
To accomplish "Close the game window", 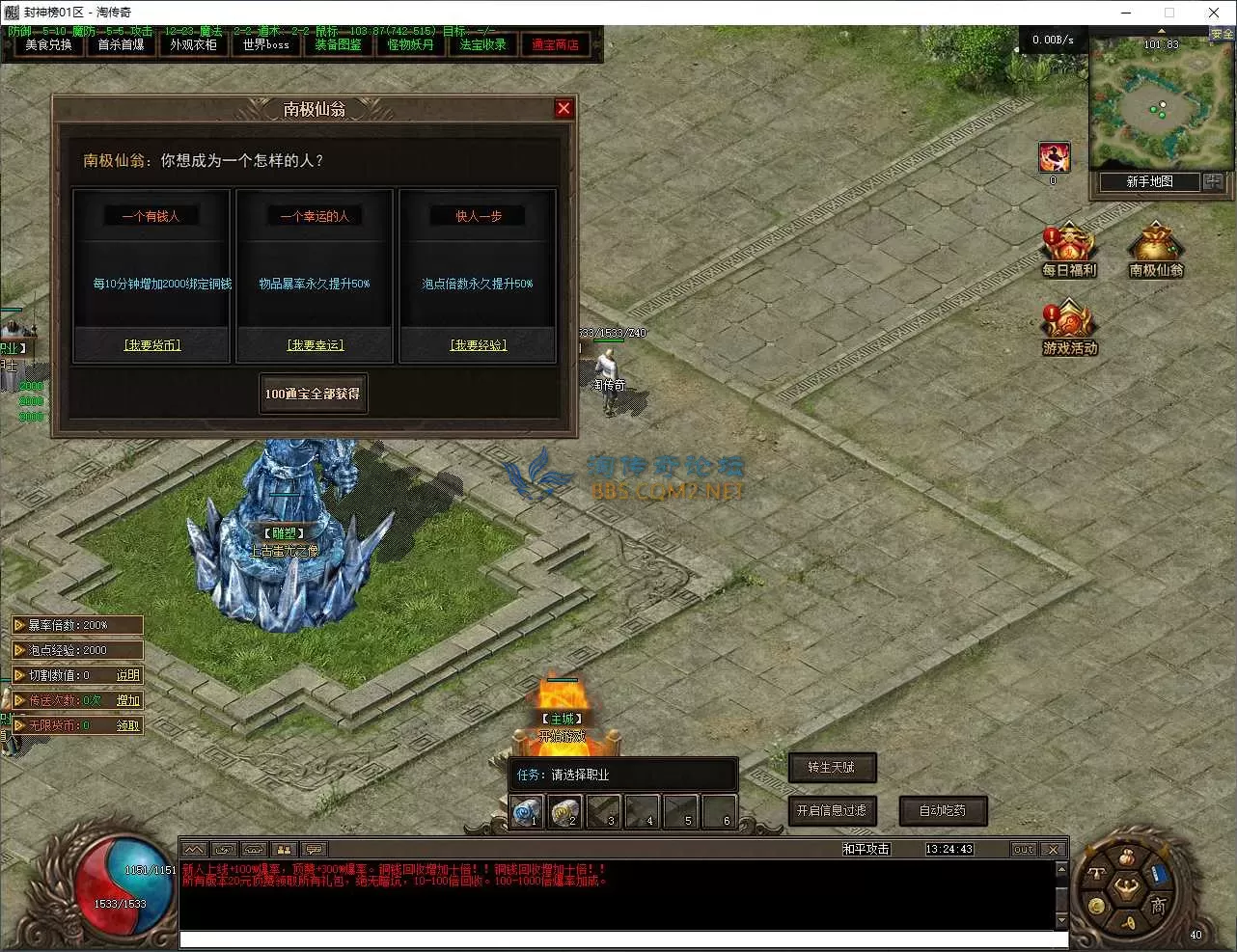I will (x=1214, y=13).
